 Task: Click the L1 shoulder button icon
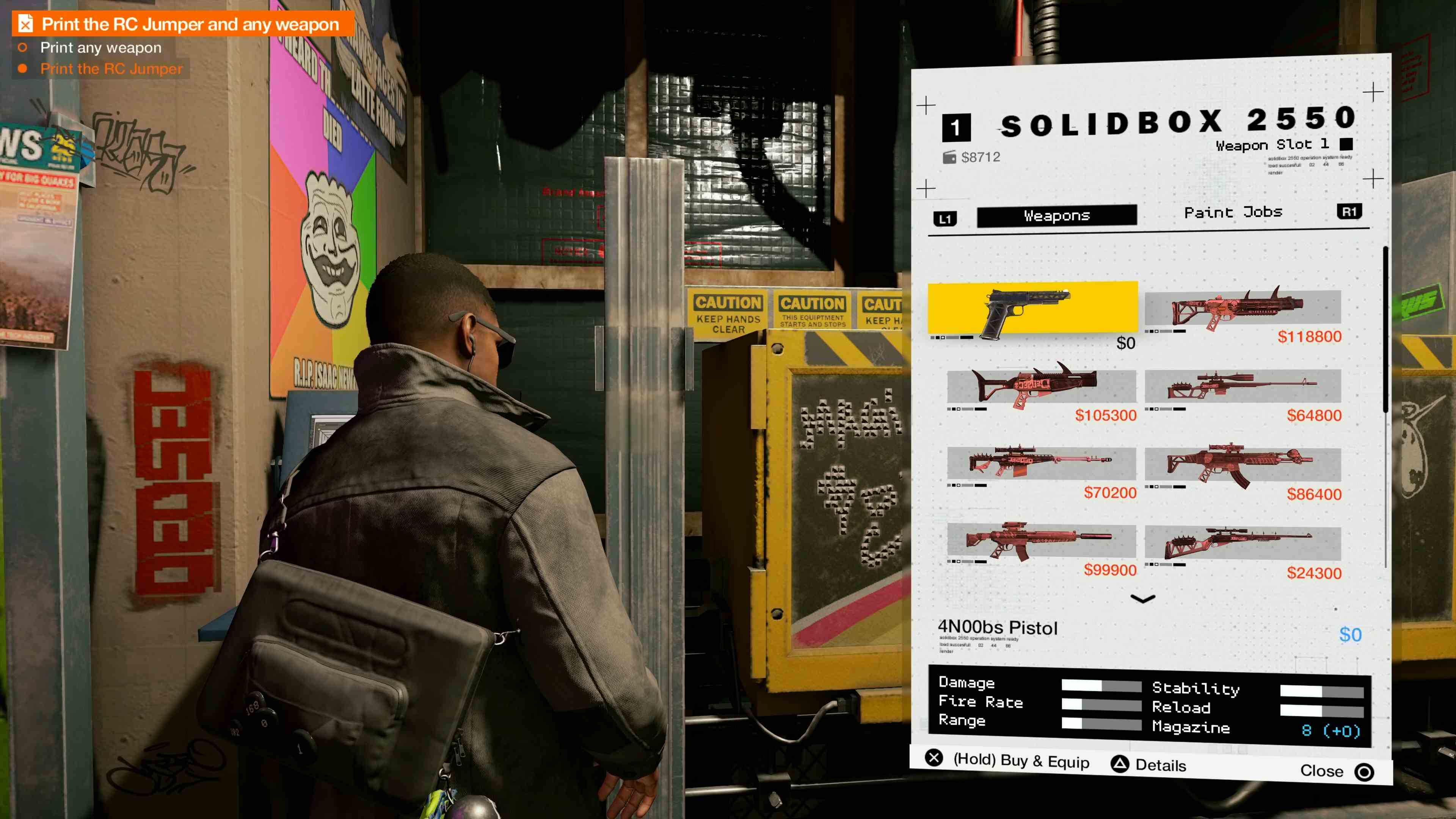[946, 215]
